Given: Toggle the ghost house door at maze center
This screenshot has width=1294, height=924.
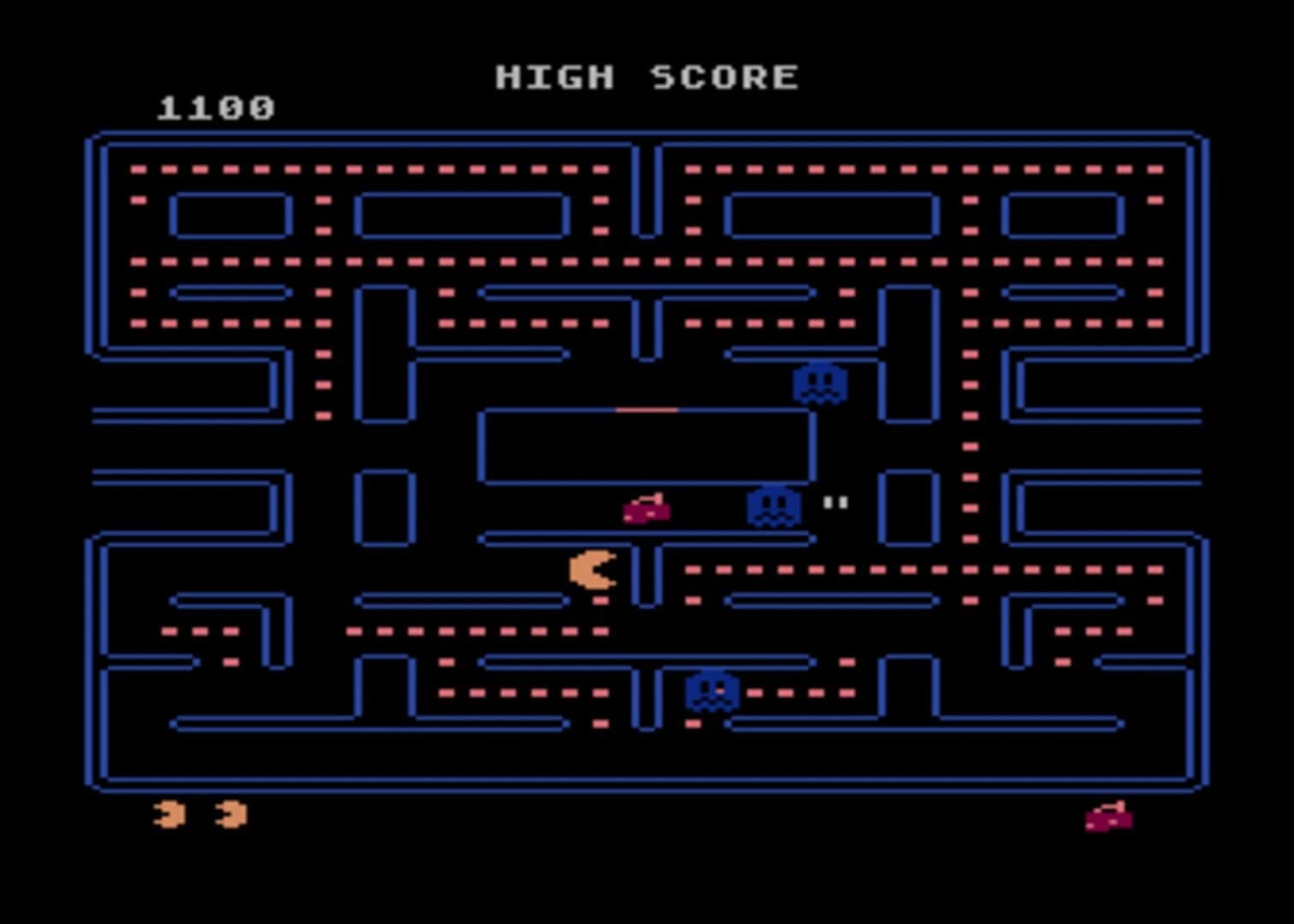Looking at the screenshot, I should (648, 411).
